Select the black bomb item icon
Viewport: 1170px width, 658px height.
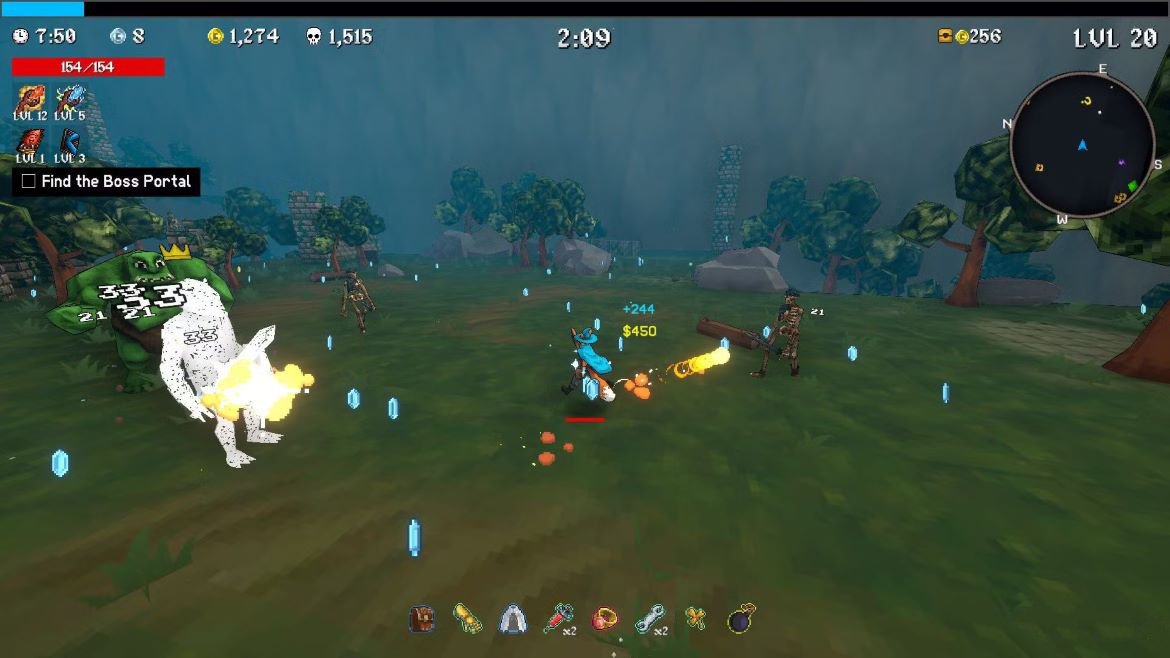click(x=741, y=619)
